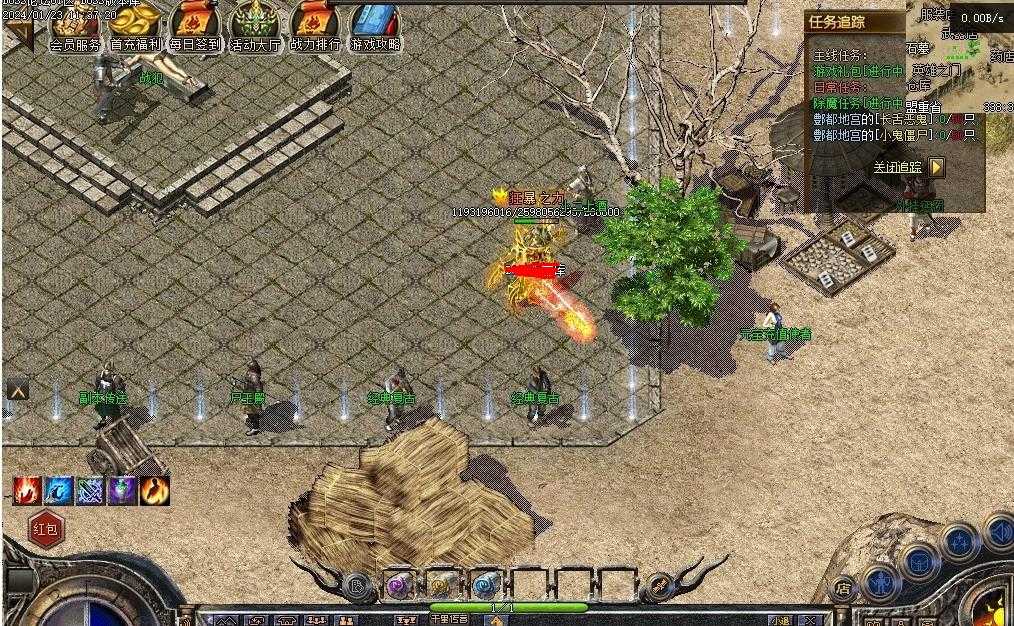Select the purple orb hotbar slot
1014x626 pixels.
[x=399, y=584]
